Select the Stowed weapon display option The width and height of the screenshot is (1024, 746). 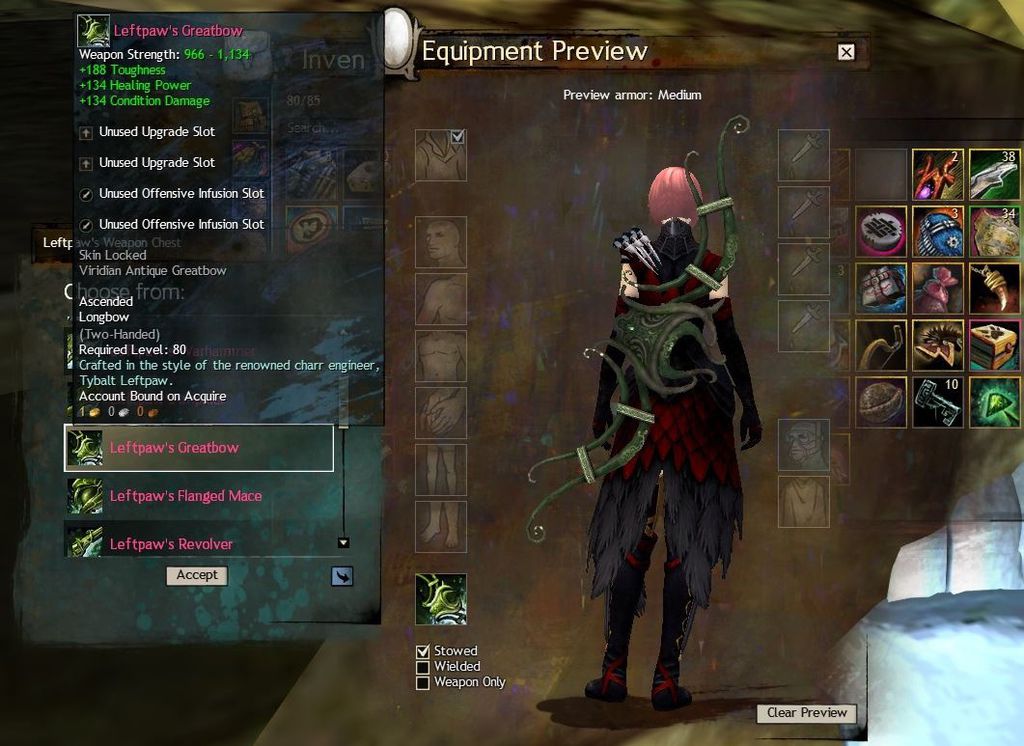pos(423,651)
